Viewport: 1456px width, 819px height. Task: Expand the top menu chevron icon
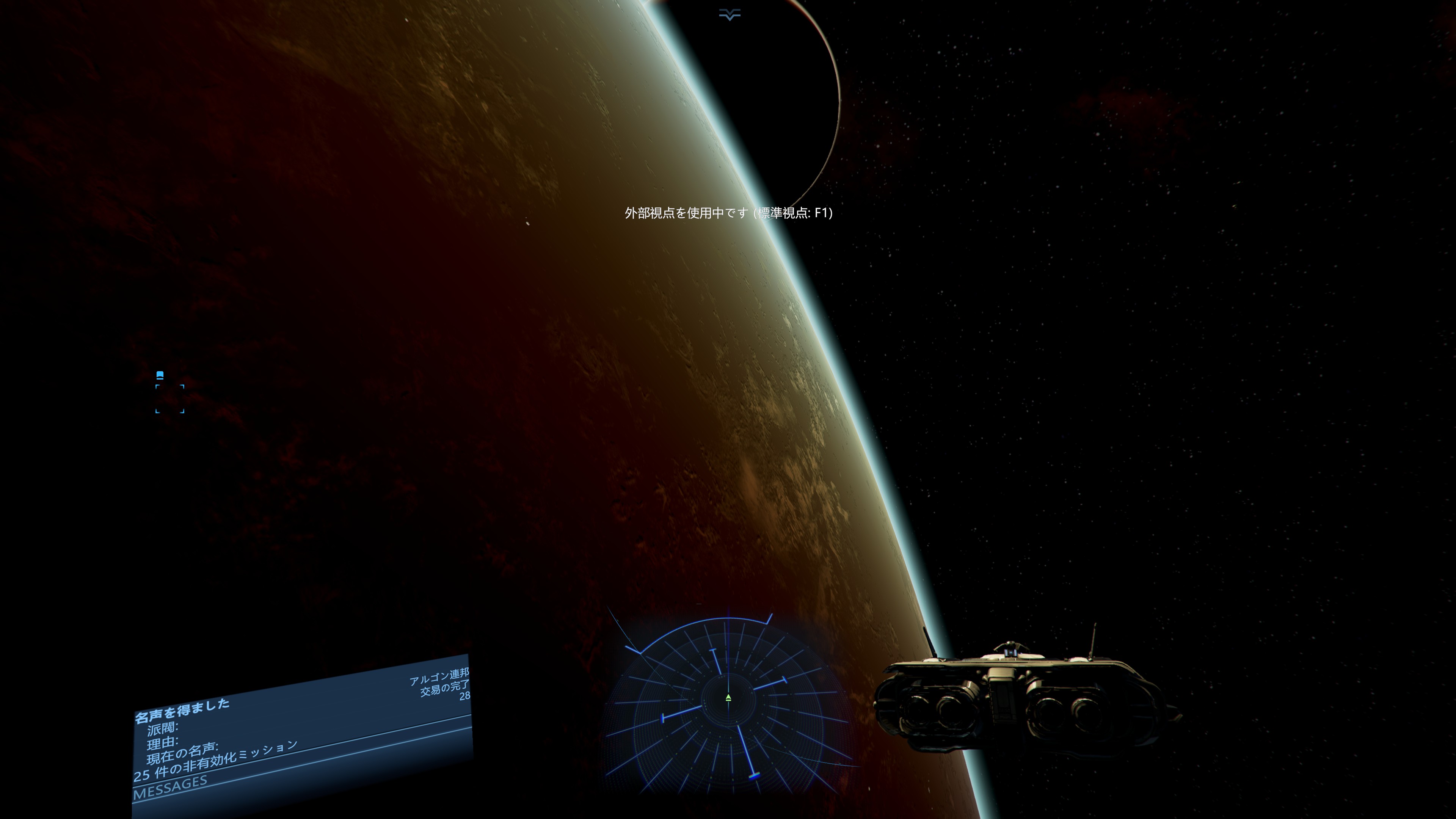tap(729, 15)
